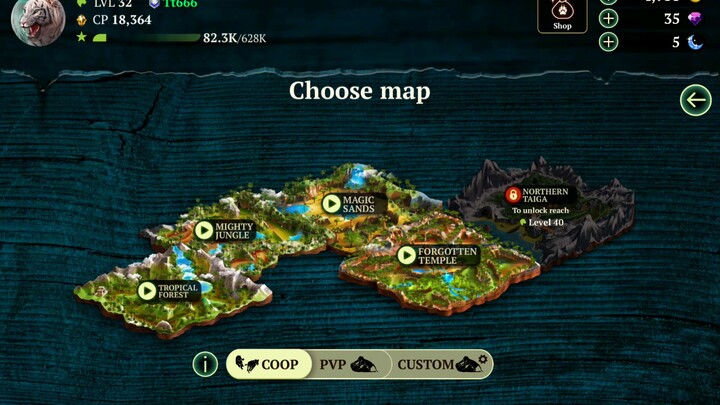Open the map info button

pos(205,364)
